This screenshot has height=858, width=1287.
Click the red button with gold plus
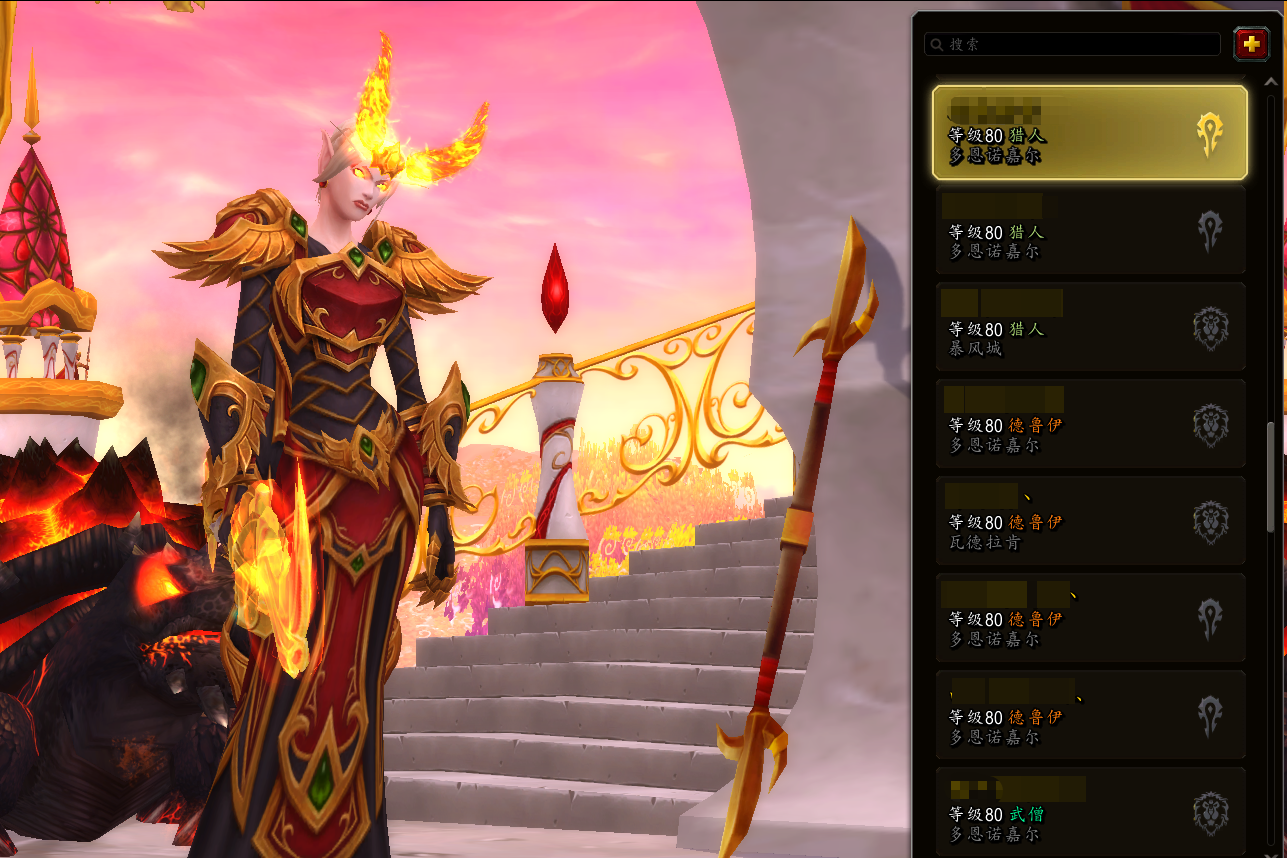pyautogui.click(x=1250, y=44)
